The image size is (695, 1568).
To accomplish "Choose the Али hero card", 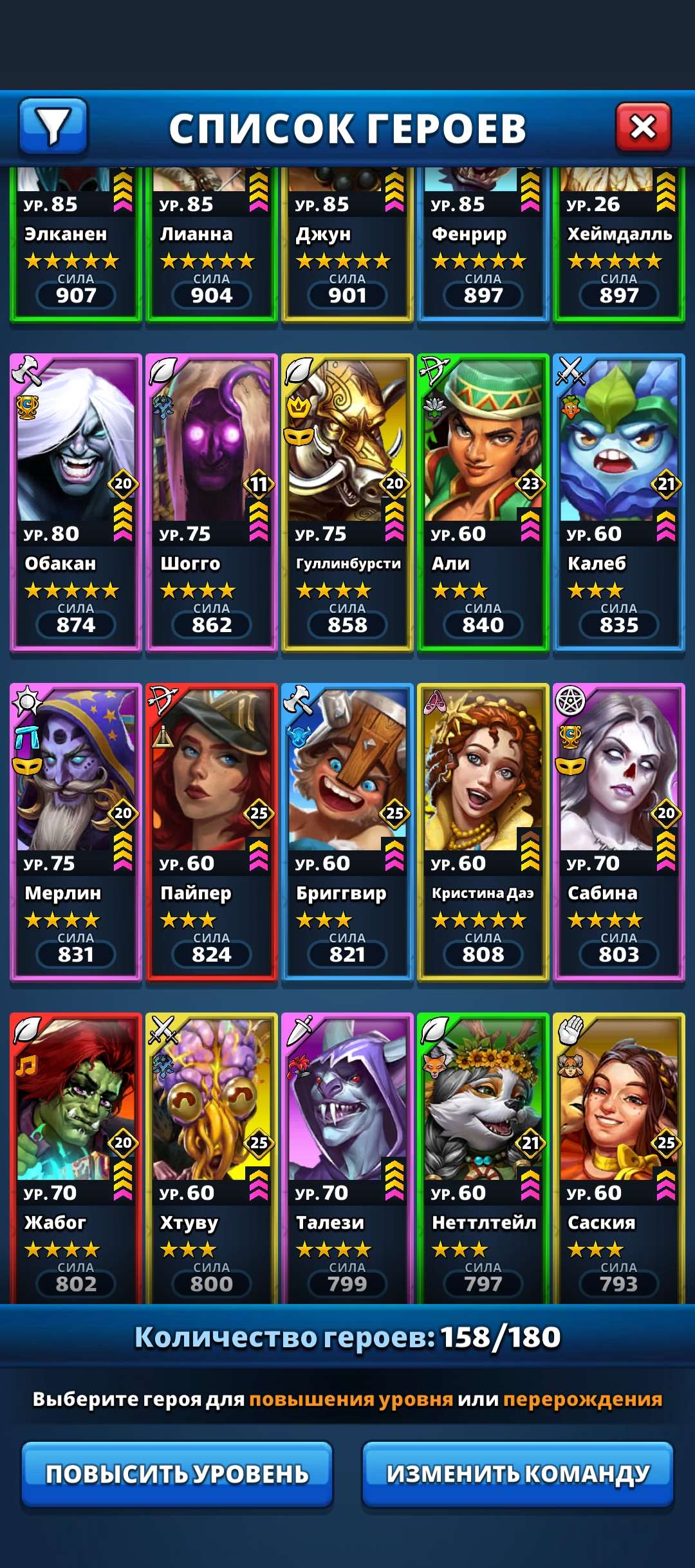I will tap(483, 502).
